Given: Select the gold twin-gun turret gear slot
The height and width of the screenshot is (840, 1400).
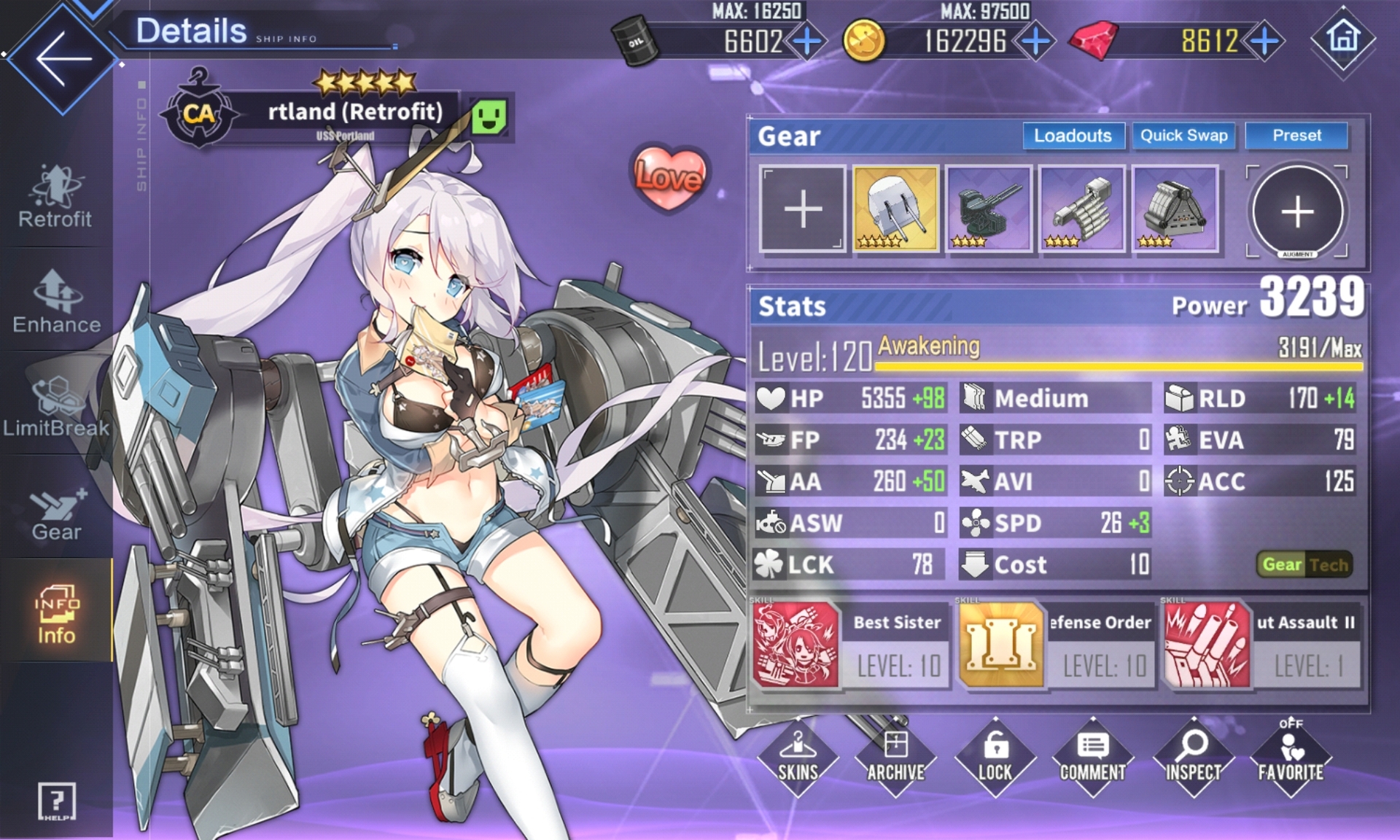Looking at the screenshot, I should pos(895,209).
